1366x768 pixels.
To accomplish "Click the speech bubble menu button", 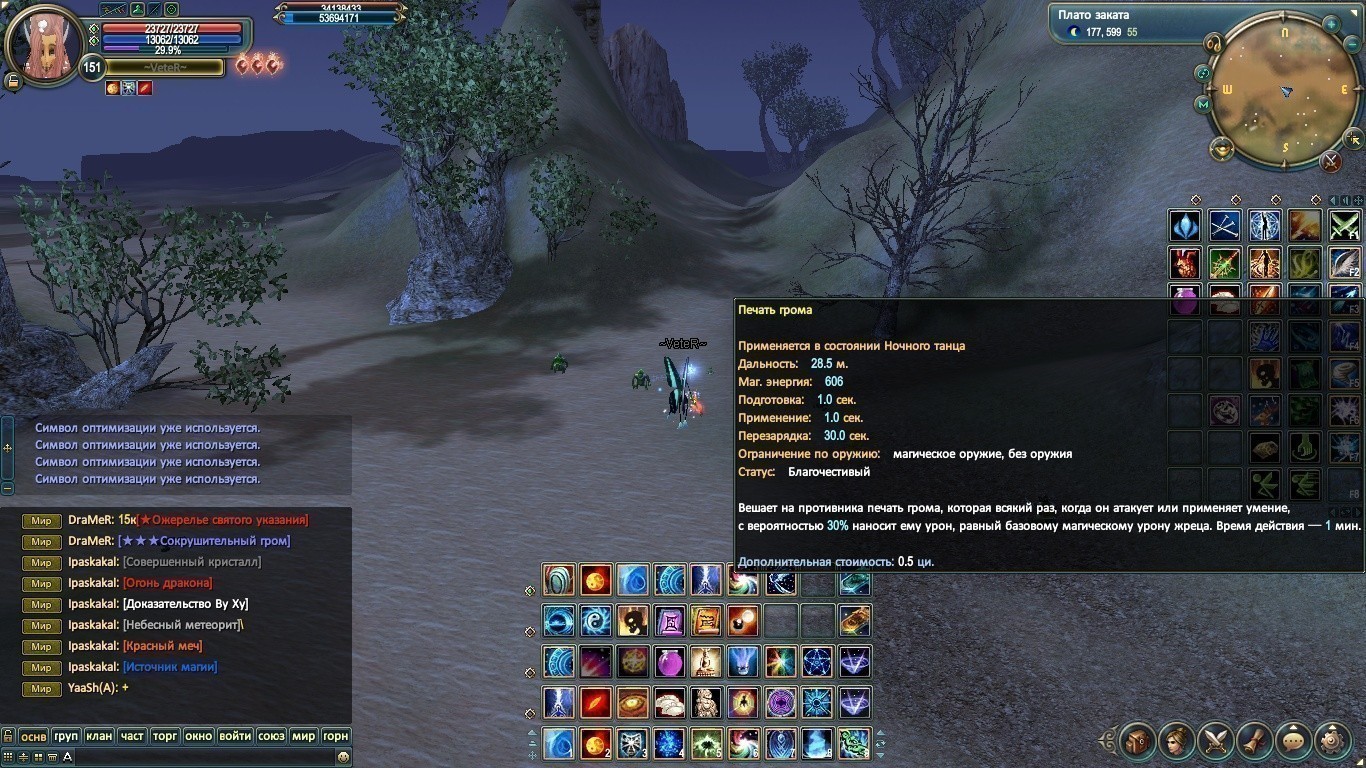I will point(1294,741).
